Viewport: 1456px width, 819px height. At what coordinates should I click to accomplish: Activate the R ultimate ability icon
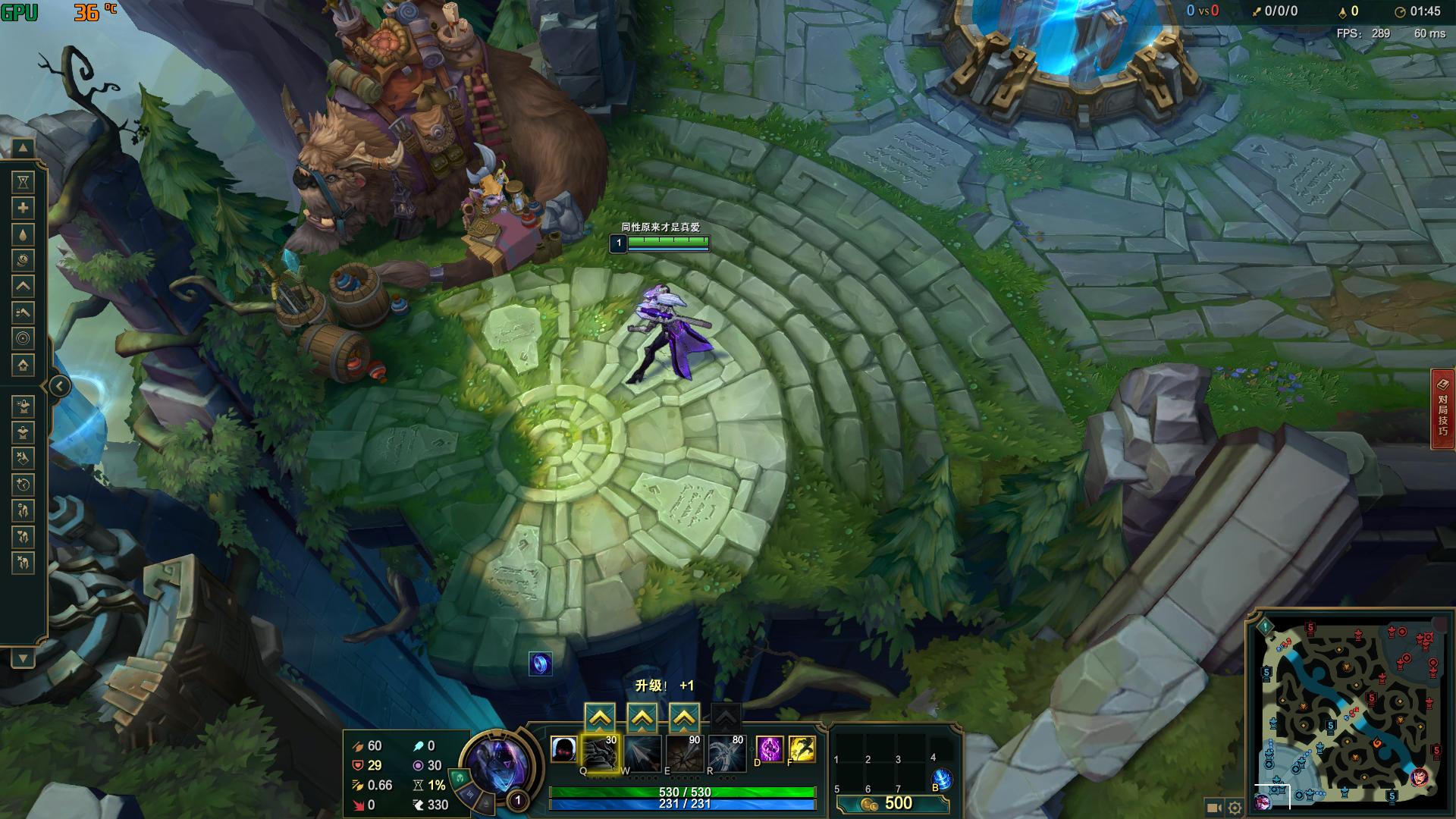pyautogui.click(x=726, y=752)
